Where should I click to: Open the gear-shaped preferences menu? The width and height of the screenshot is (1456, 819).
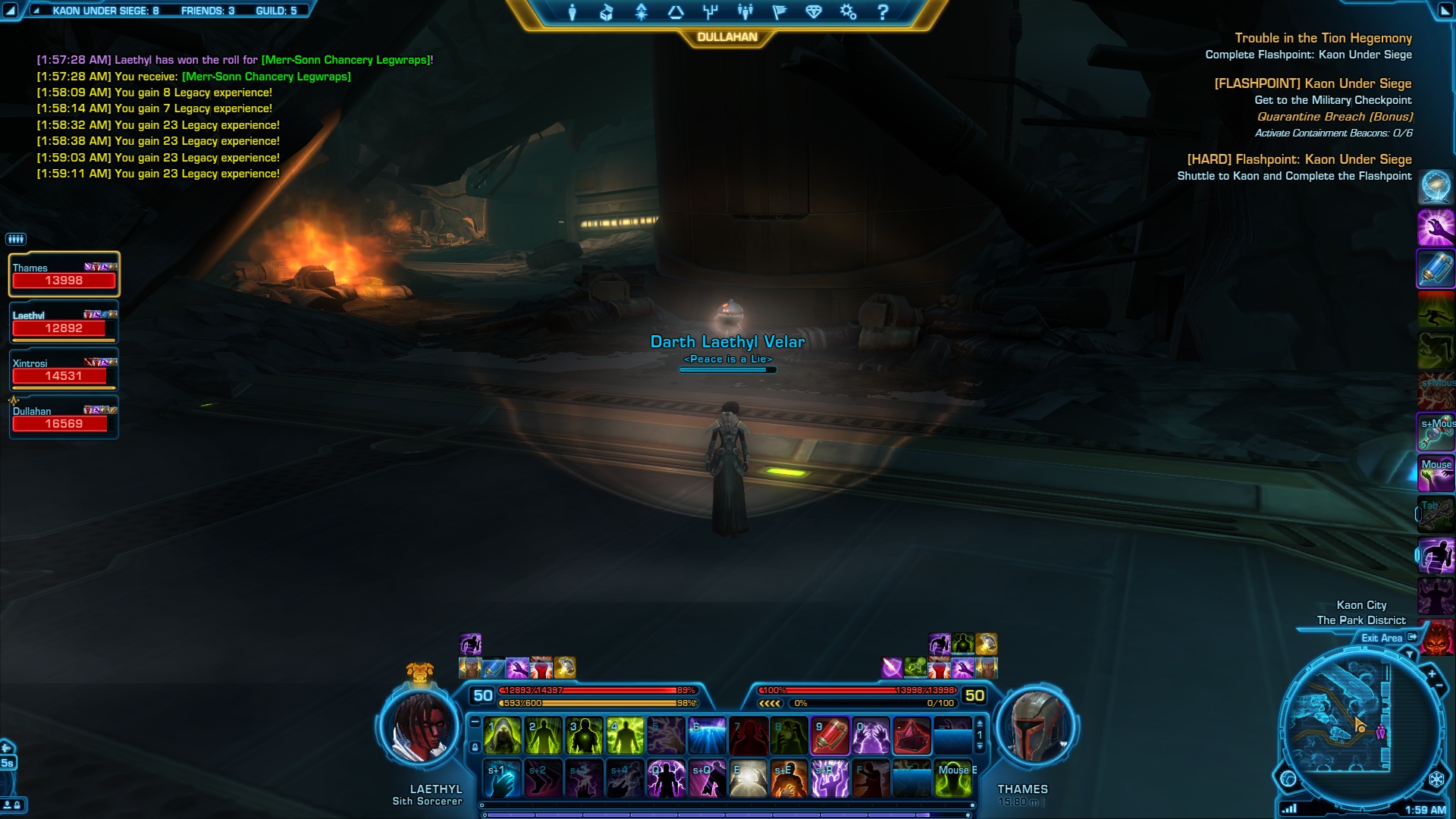(848, 12)
